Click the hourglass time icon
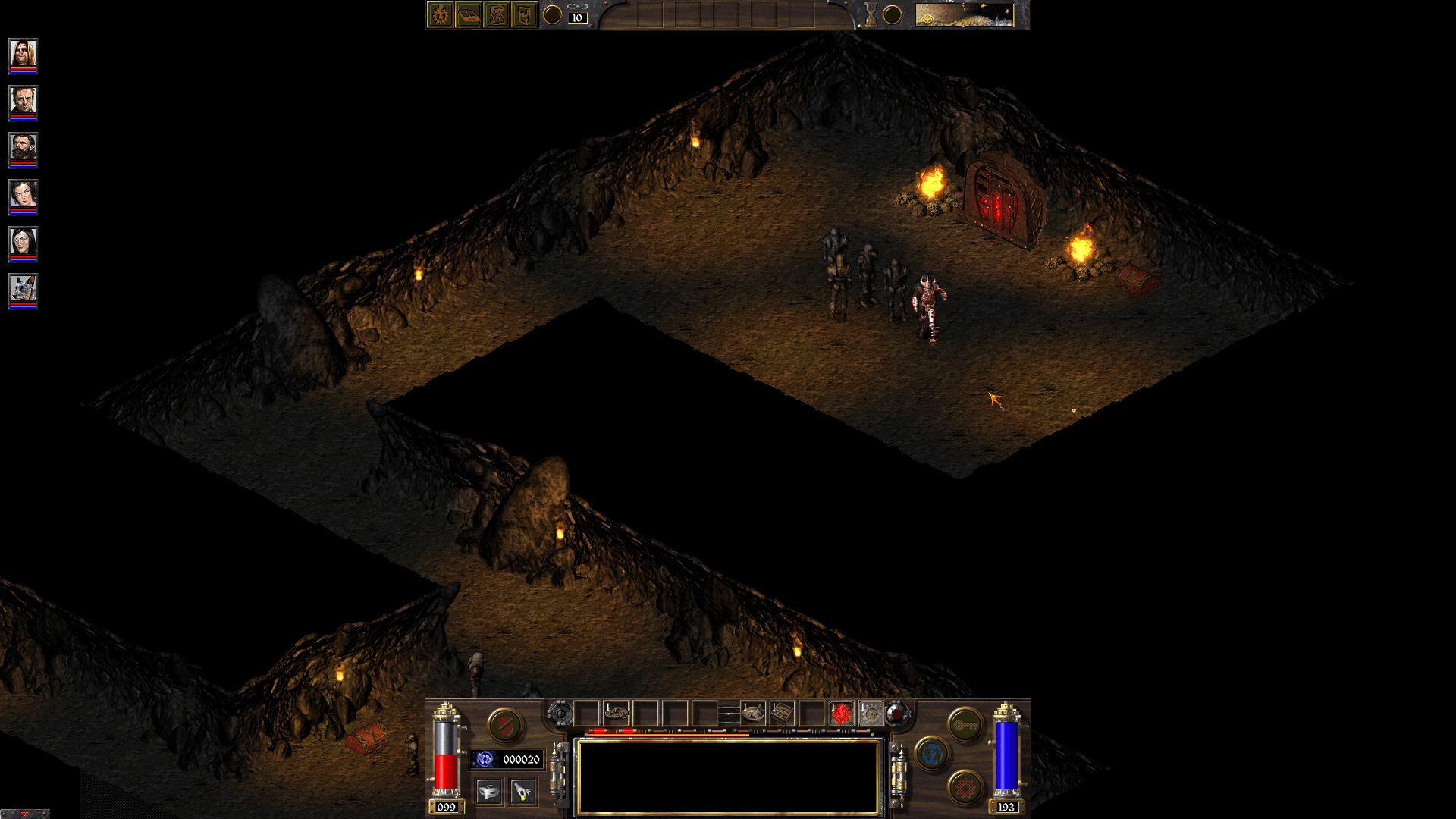This screenshot has width=1456, height=819. tap(871, 13)
